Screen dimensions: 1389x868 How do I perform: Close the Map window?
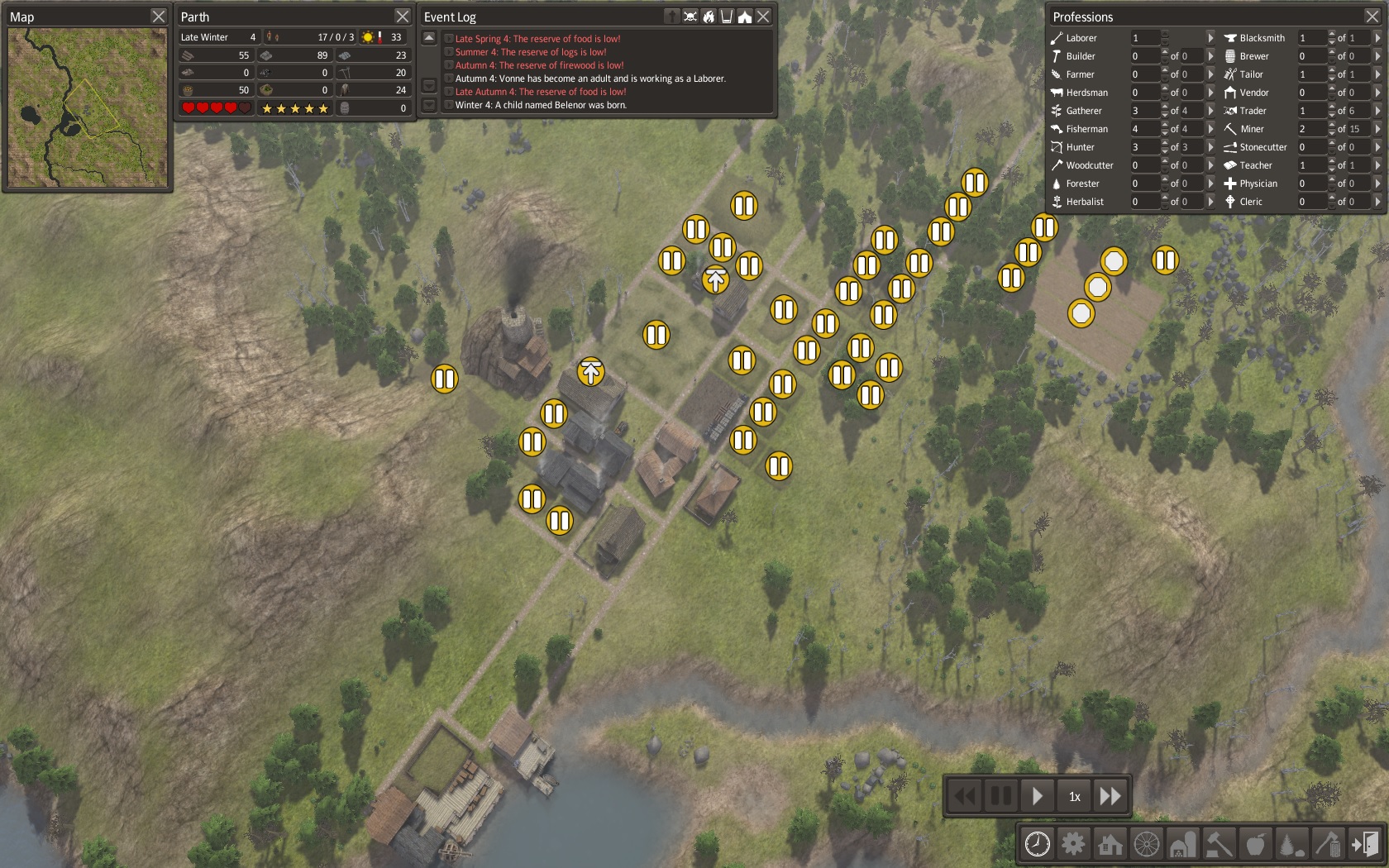[159, 17]
